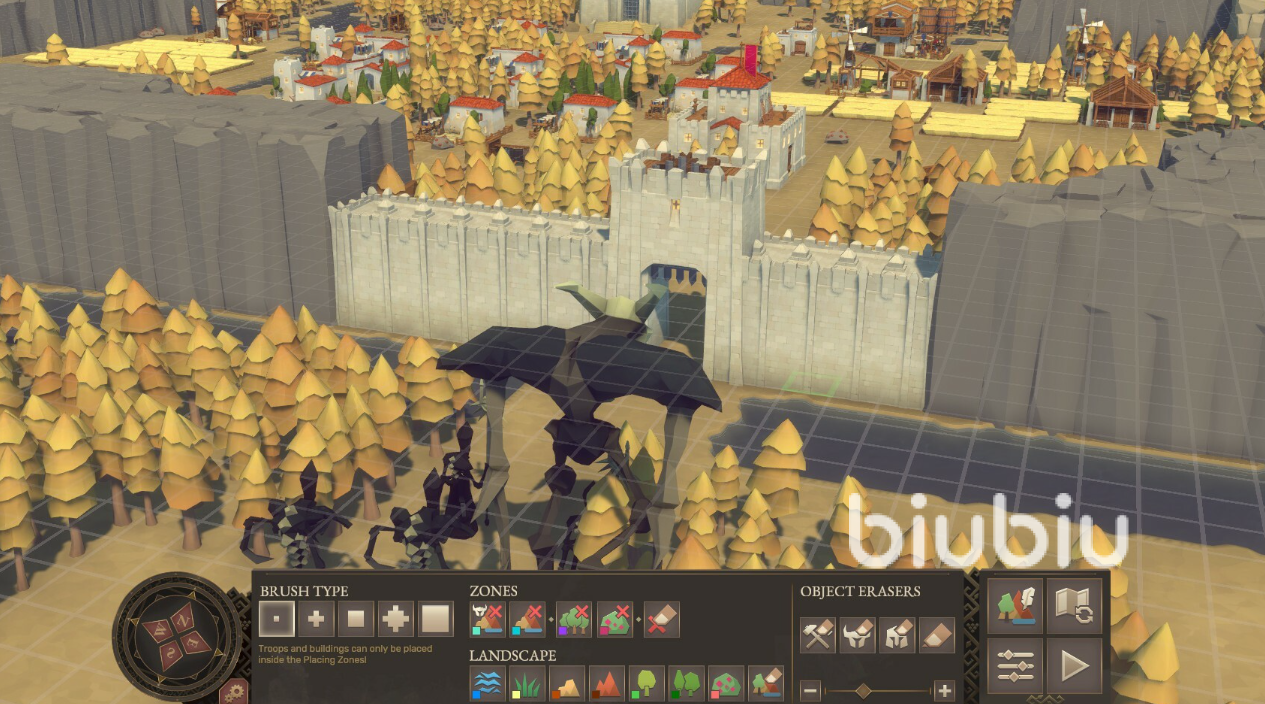
Task: Choose the small plus-shaped brush
Action: 316,620
